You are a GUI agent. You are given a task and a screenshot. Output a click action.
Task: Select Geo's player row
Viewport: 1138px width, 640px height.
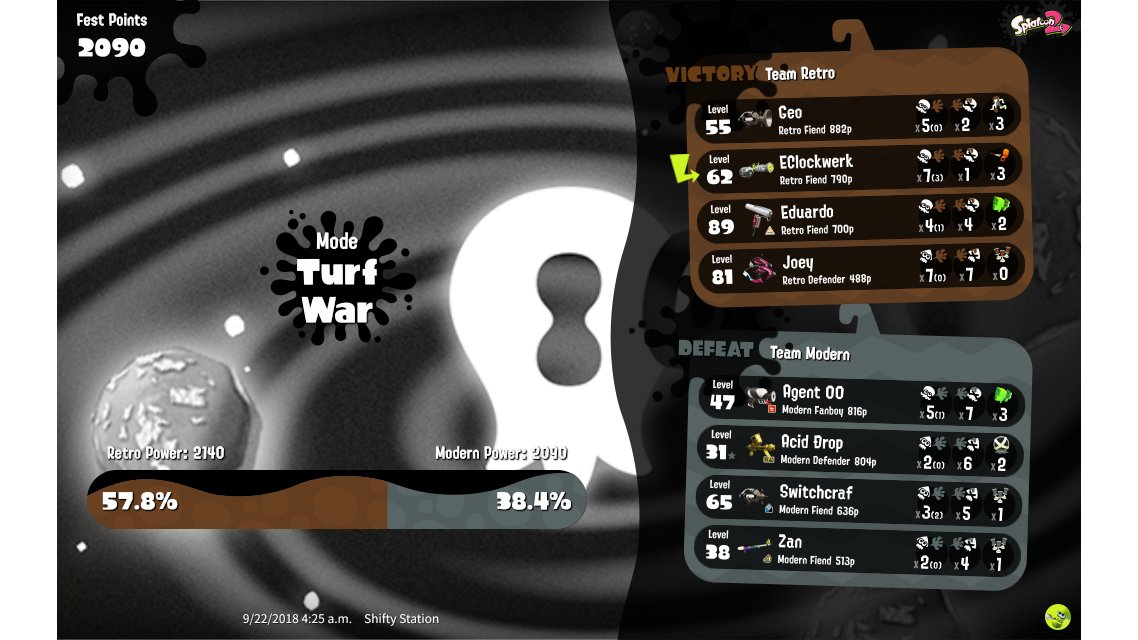(860, 117)
